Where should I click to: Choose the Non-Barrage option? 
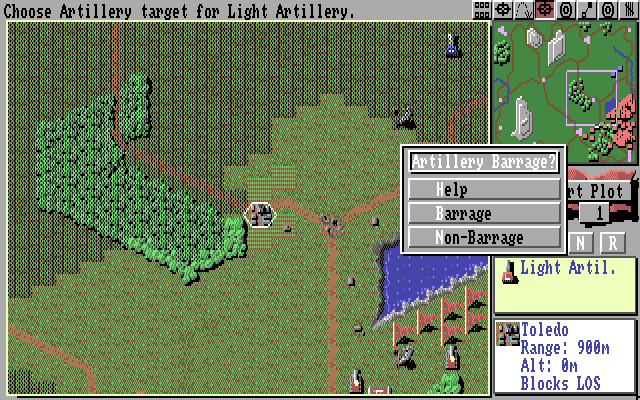(484, 238)
